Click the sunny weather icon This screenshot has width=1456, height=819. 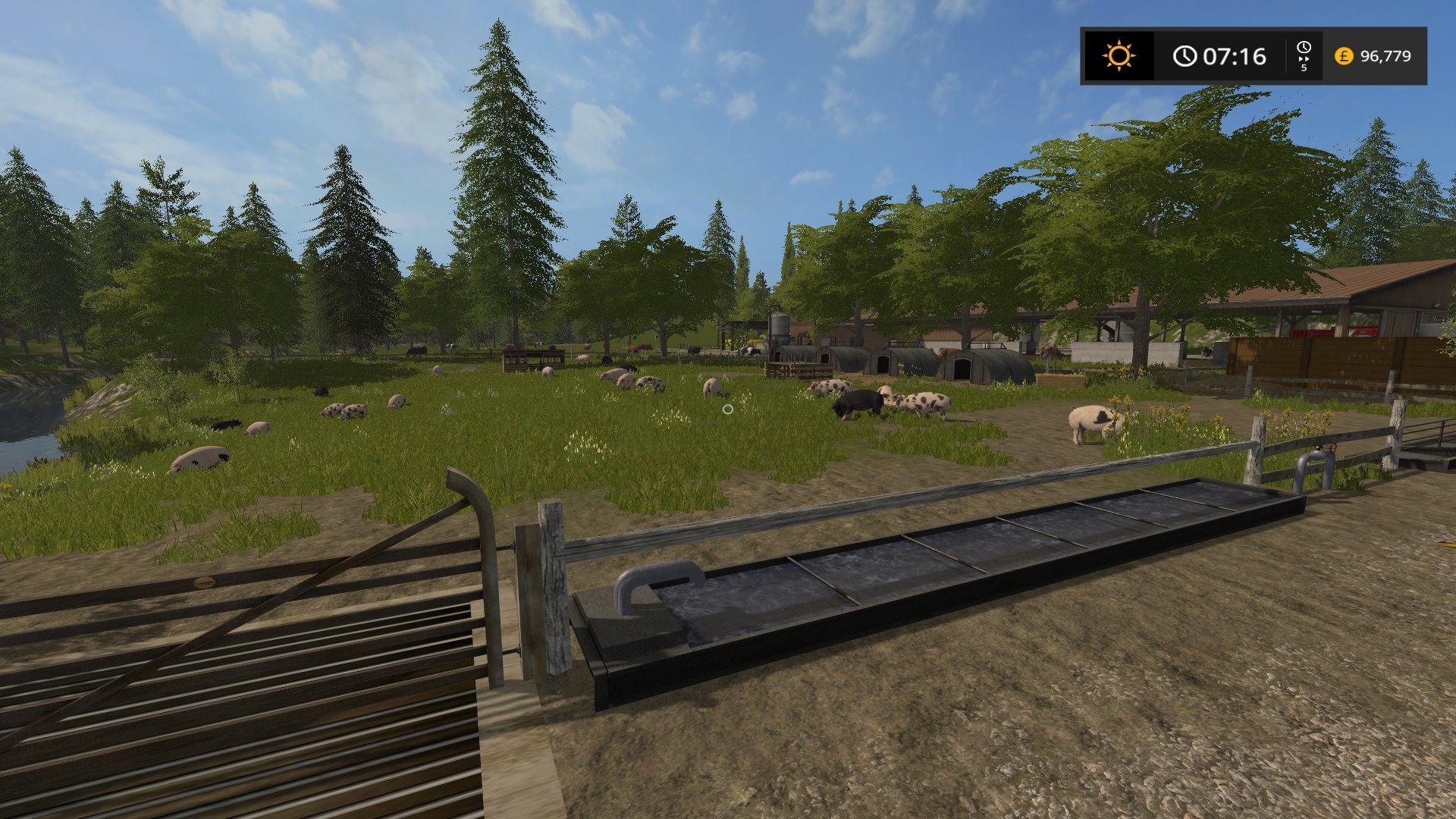click(1119, 56)
